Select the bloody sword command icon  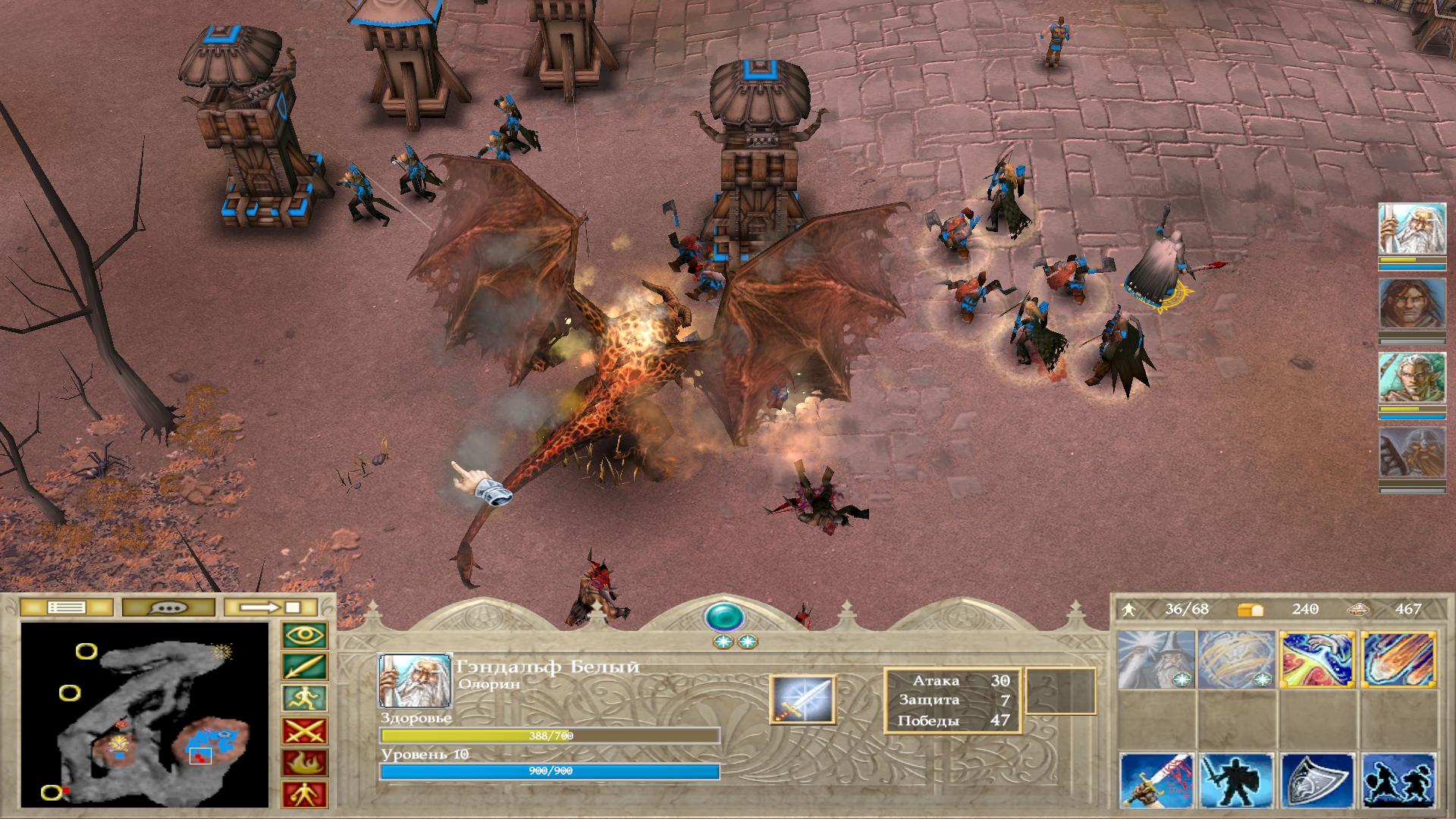[1156, 781]
